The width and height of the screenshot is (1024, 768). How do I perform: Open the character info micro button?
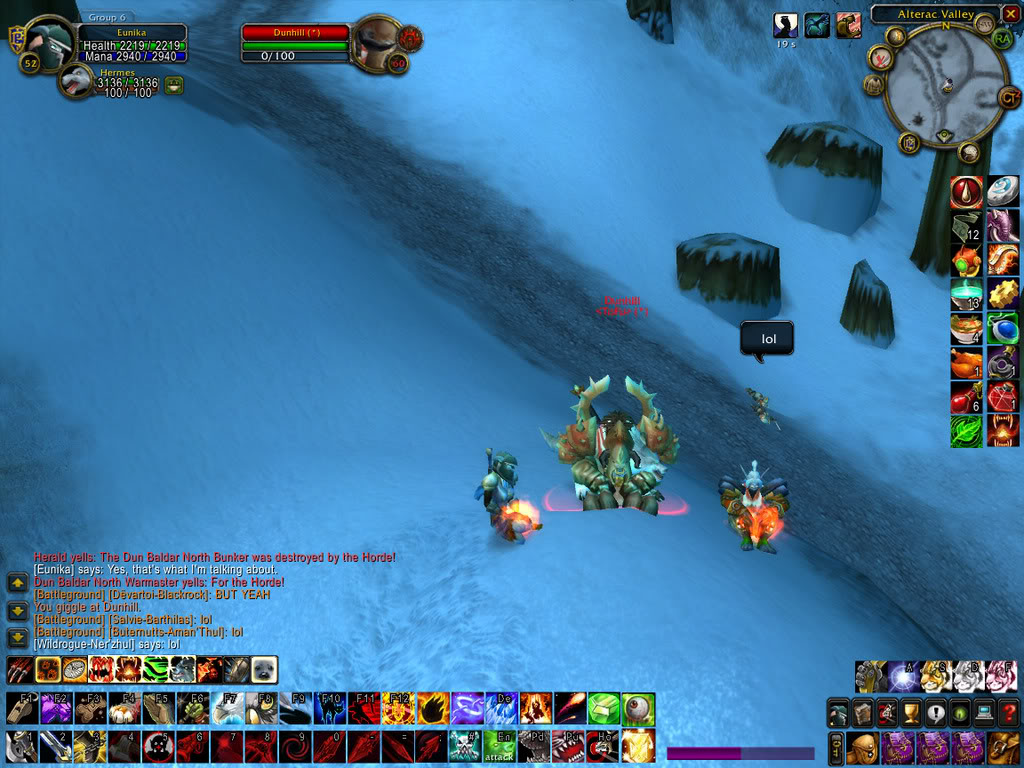840,714
